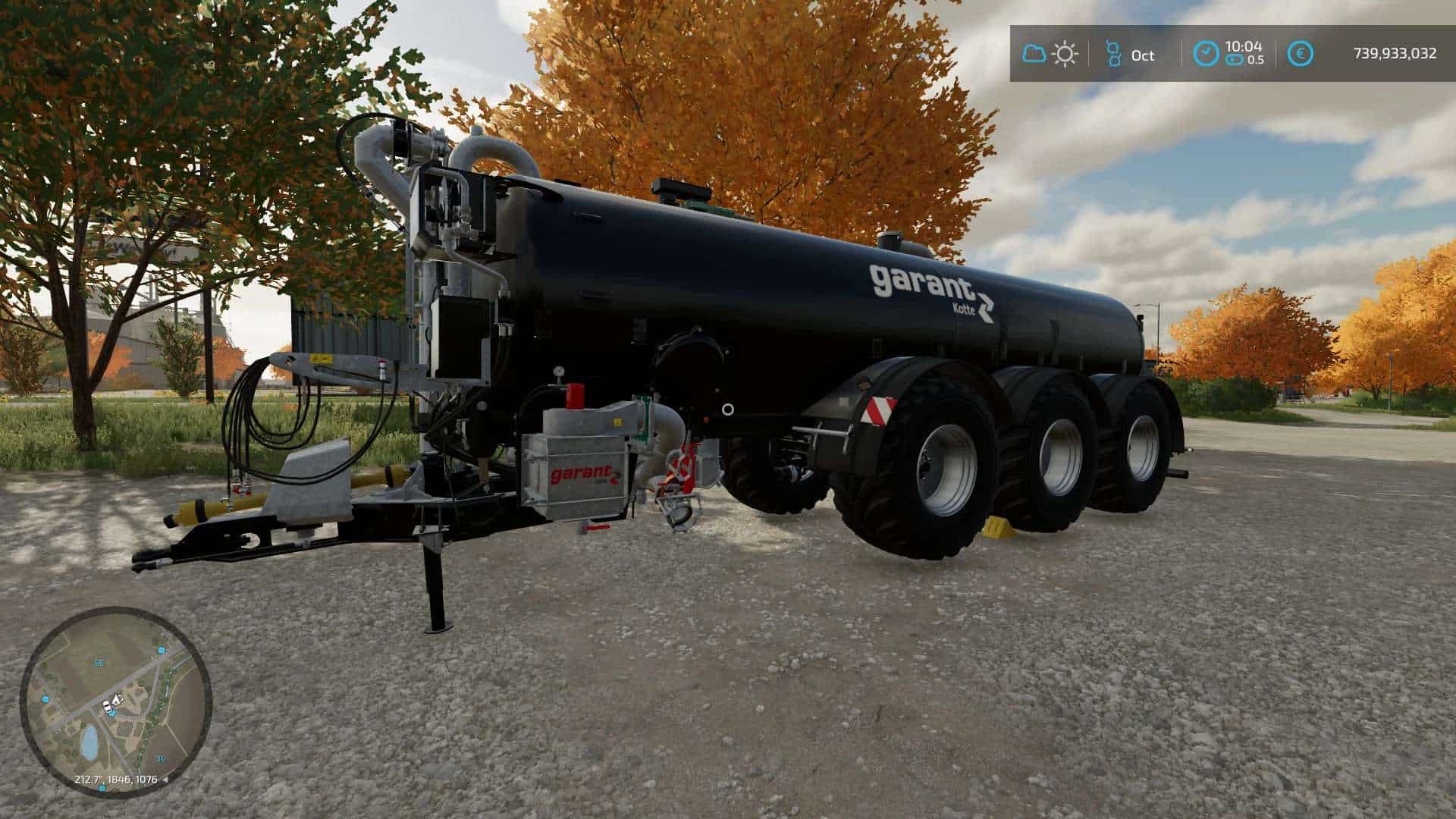Open the circular minimap

(115, 701)
